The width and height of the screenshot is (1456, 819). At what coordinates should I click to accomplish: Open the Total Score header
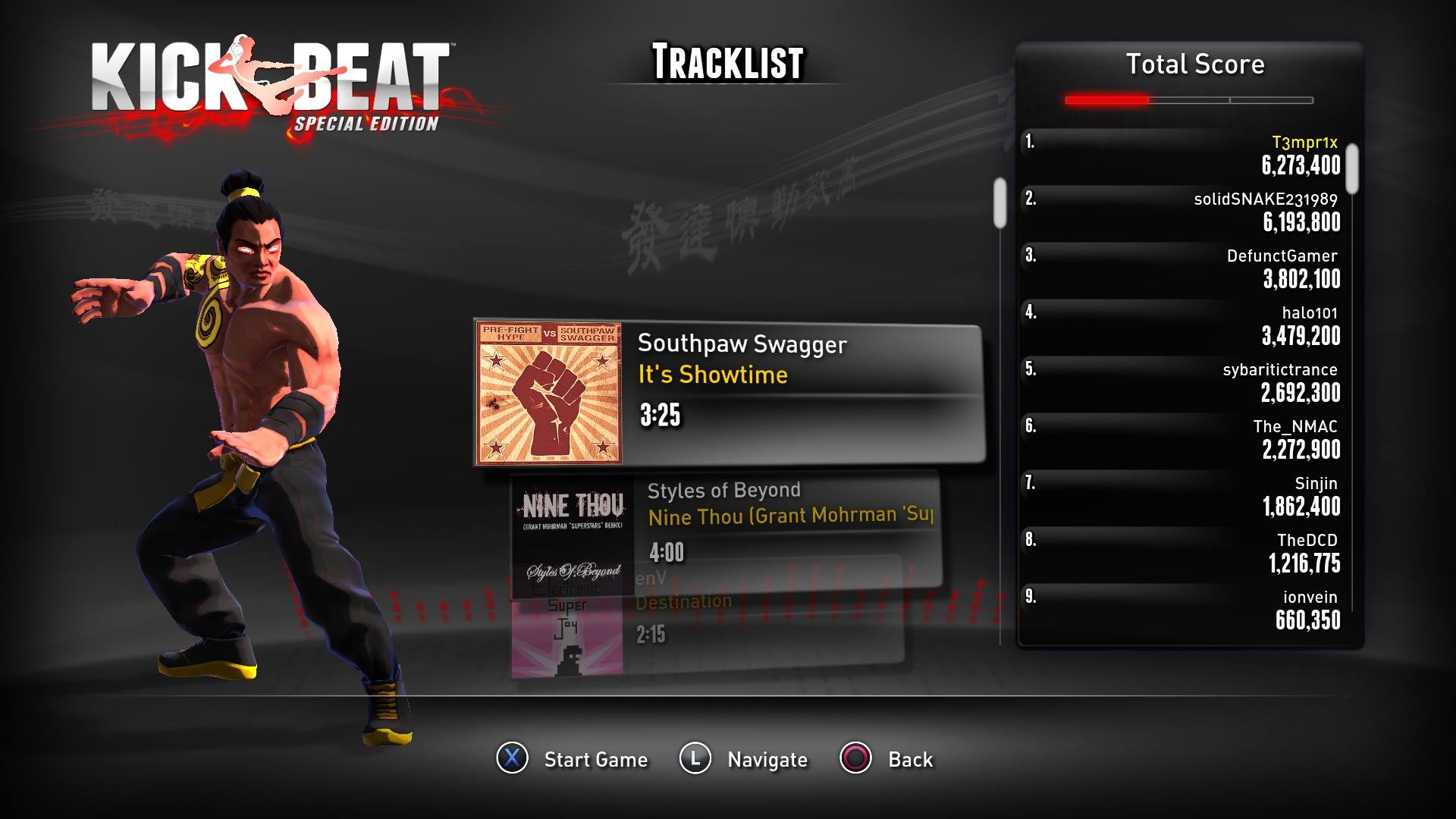[x=1194, y=64]
